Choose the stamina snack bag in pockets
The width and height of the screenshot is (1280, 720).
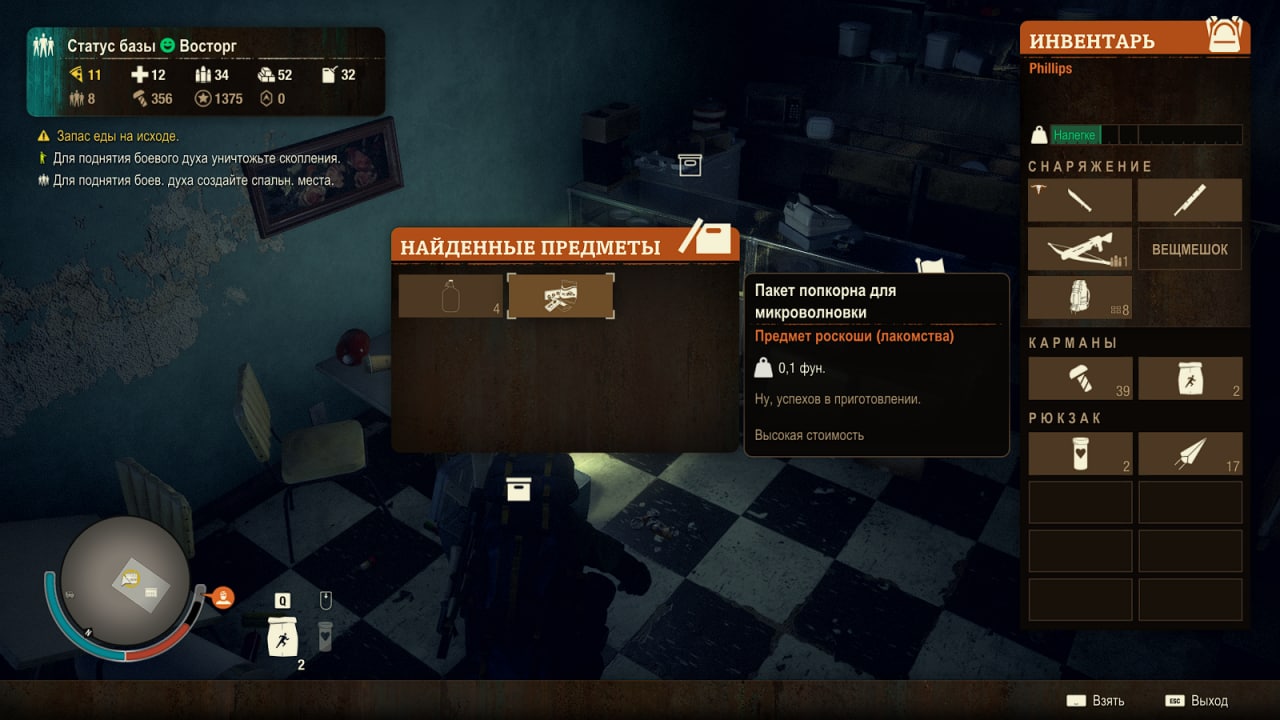pyautogui.click(x=1190, y=378)
